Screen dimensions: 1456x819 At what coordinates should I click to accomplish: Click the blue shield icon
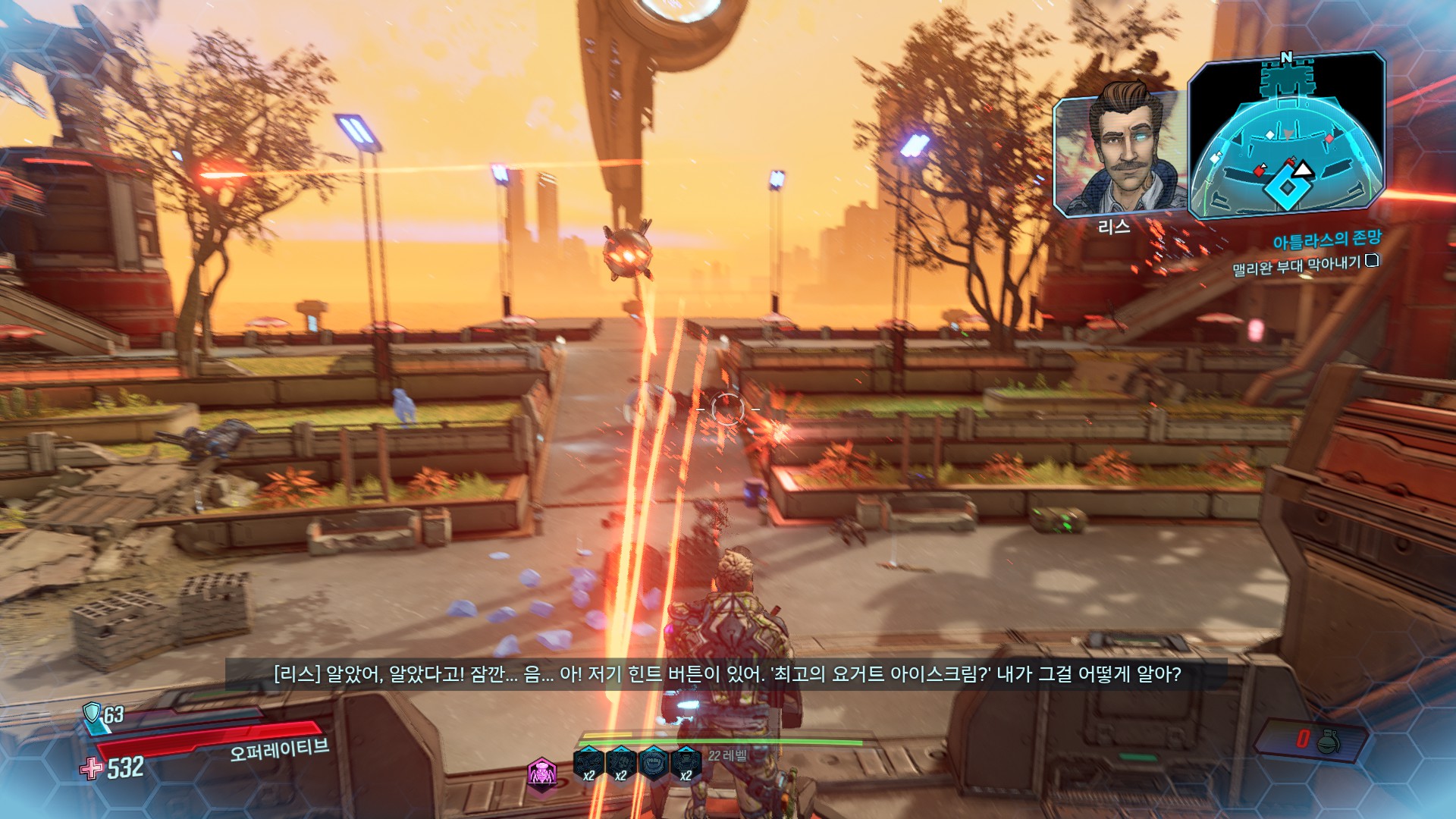[x=92, y=712]
